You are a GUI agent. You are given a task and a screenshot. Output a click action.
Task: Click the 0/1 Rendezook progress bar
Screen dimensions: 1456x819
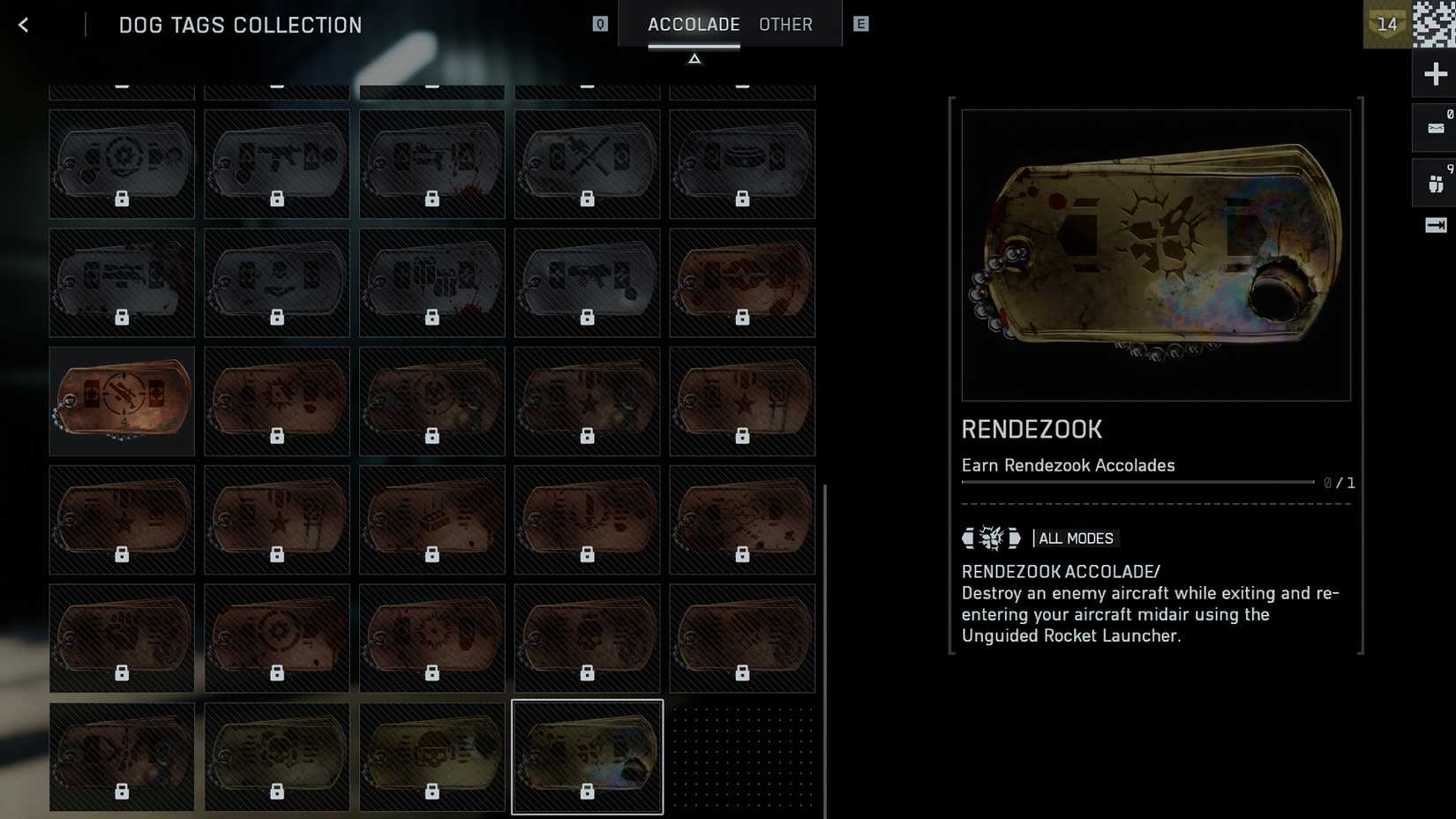[x=1138, y=482]
